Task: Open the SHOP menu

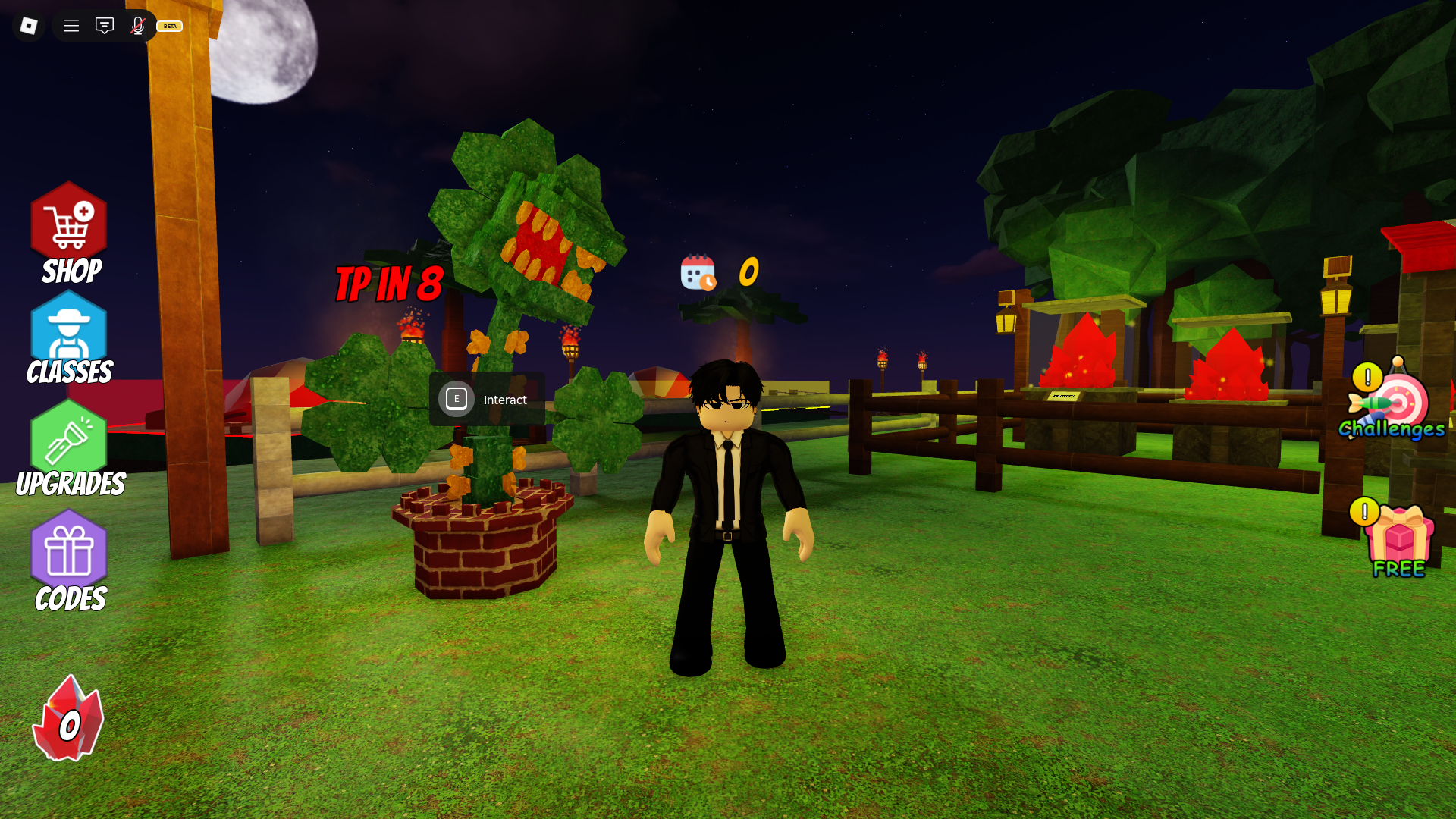Action: (x=69, y=227)
